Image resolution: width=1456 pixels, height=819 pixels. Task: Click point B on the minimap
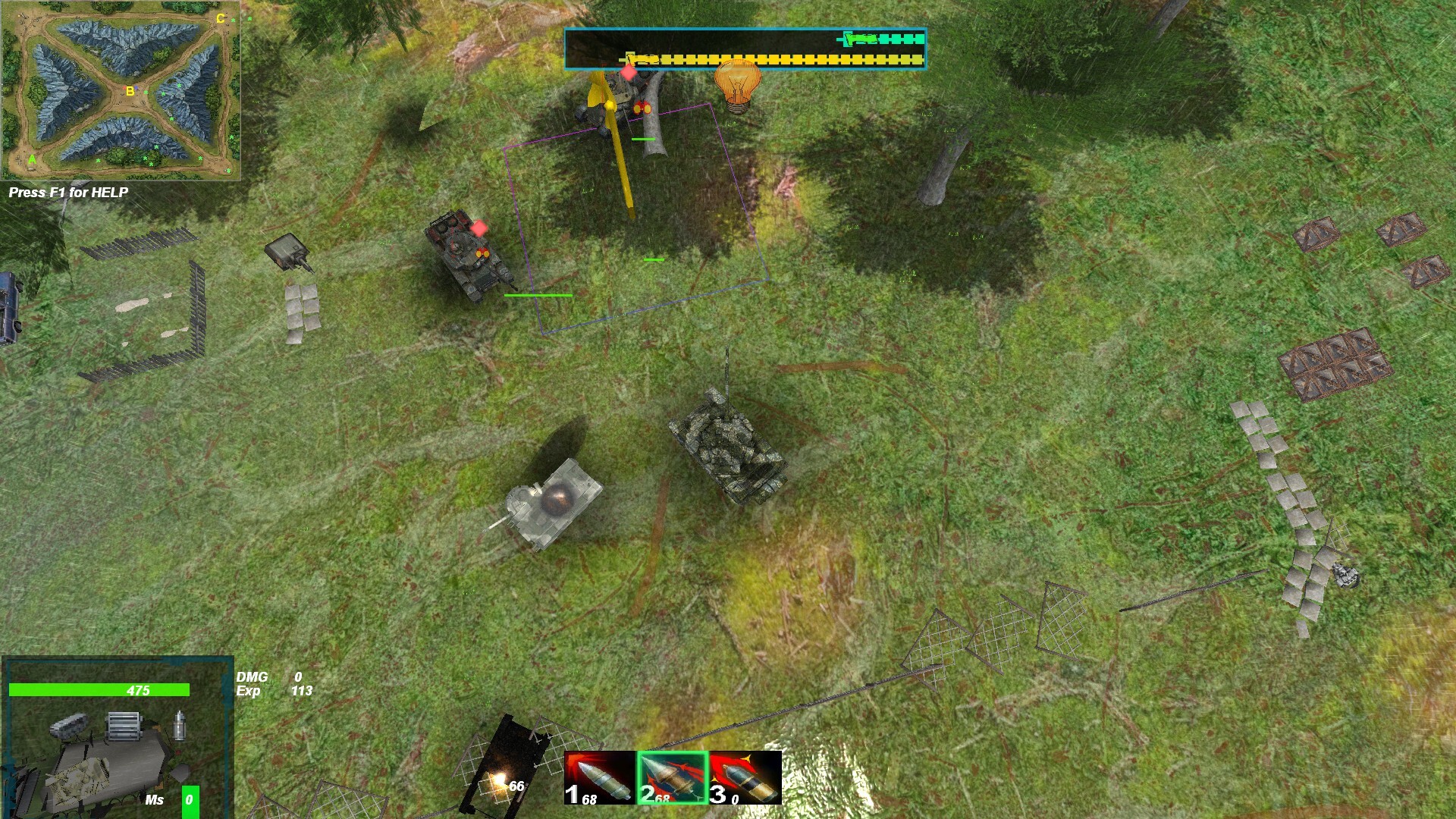point(129,92)
